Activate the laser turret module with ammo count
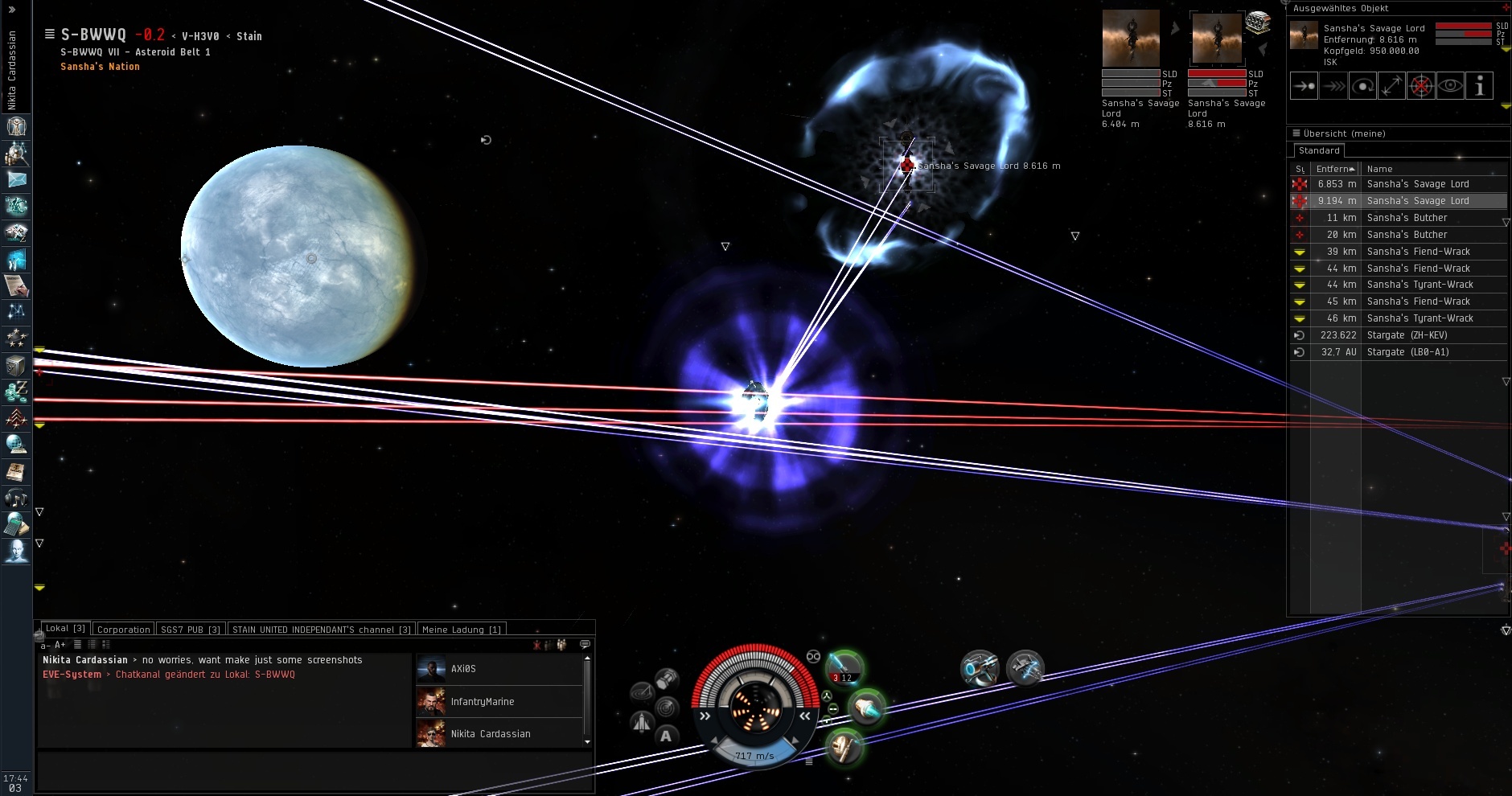Viewport: 1512px width, 796px height. [x=844, y=667]
